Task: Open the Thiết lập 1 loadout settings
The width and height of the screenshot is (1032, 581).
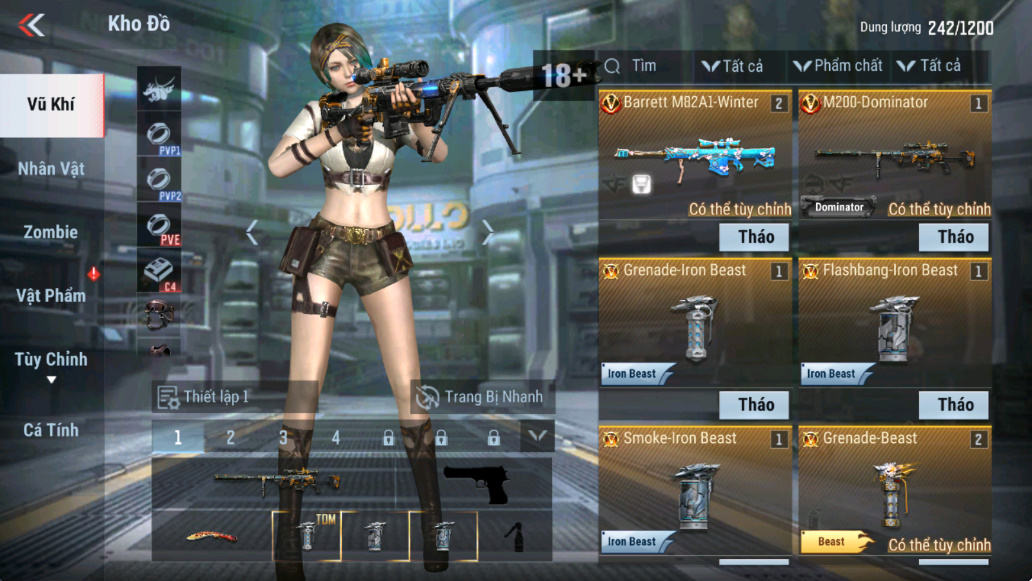Action: point(203,397)
